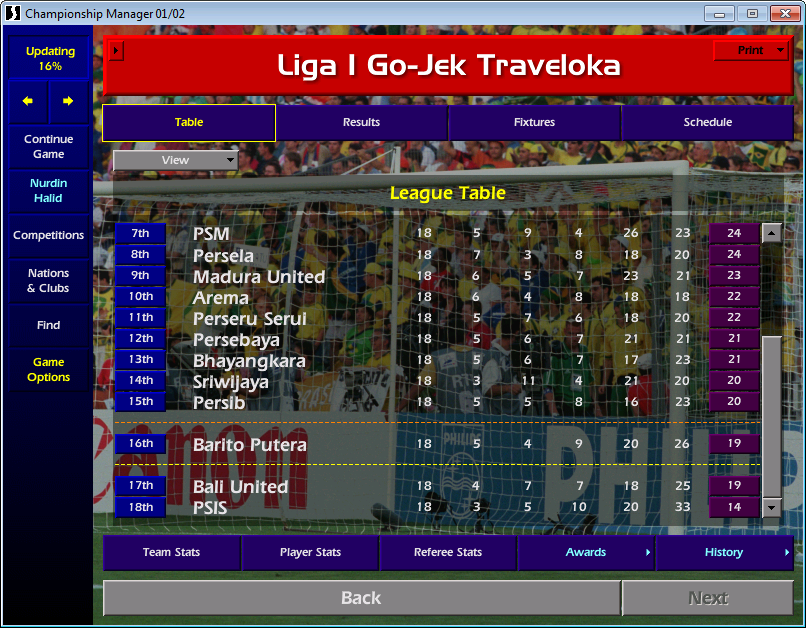Open the View dropdown
This screenshot has height=628, width=806.
(176, 160)
